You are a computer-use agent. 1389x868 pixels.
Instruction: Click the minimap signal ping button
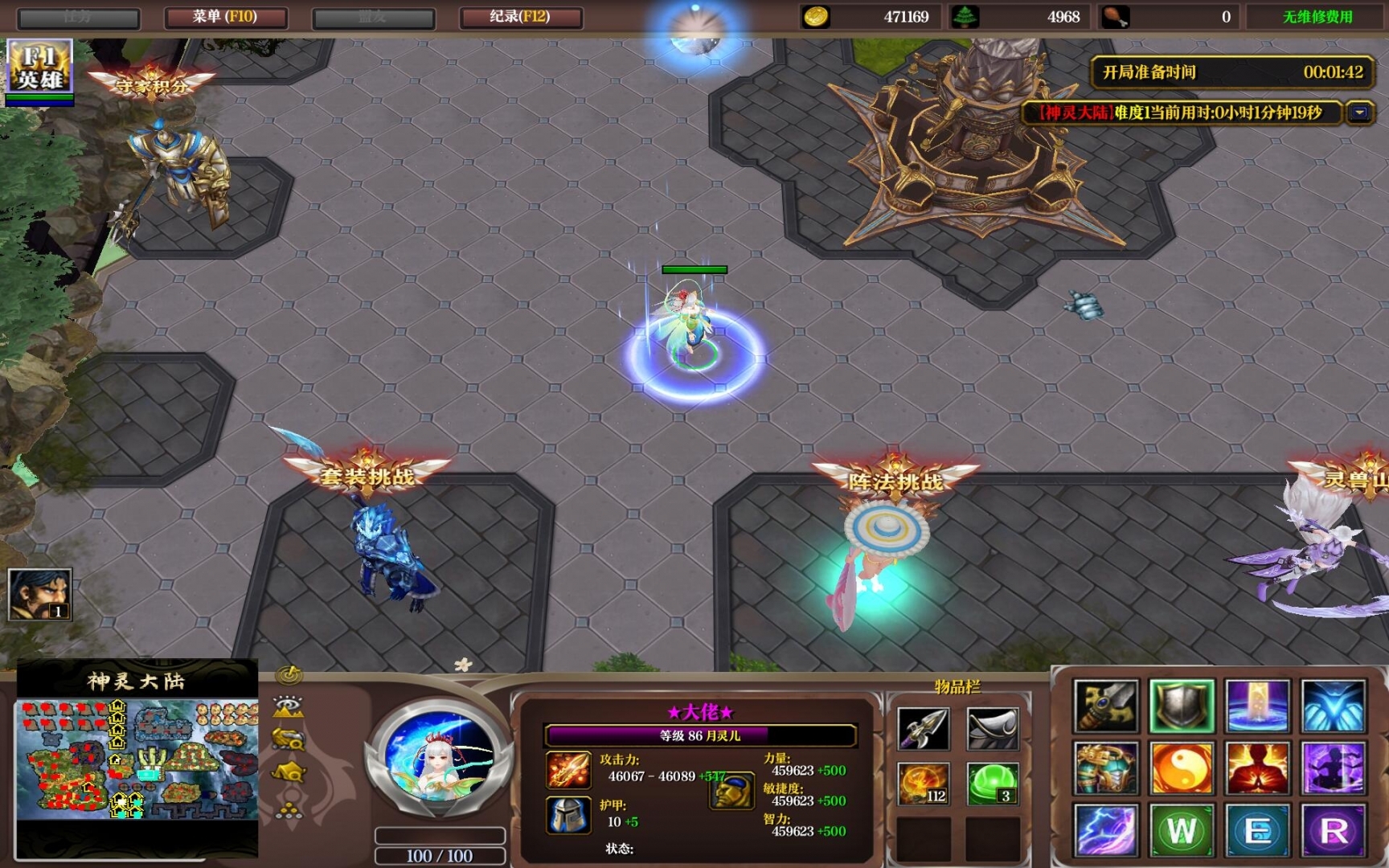pos(289,675)
